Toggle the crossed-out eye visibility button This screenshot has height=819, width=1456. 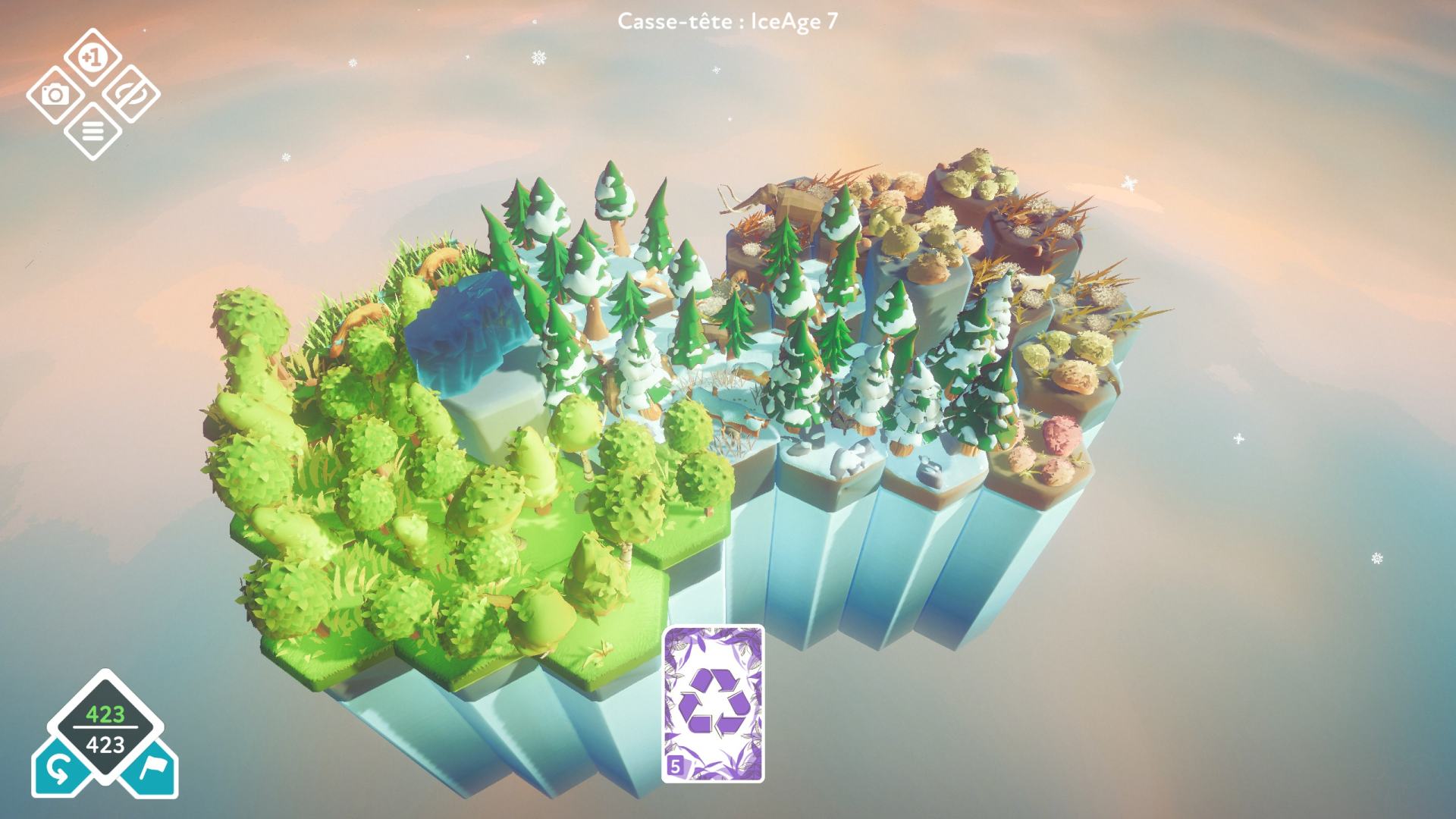[x=130, y=95]
